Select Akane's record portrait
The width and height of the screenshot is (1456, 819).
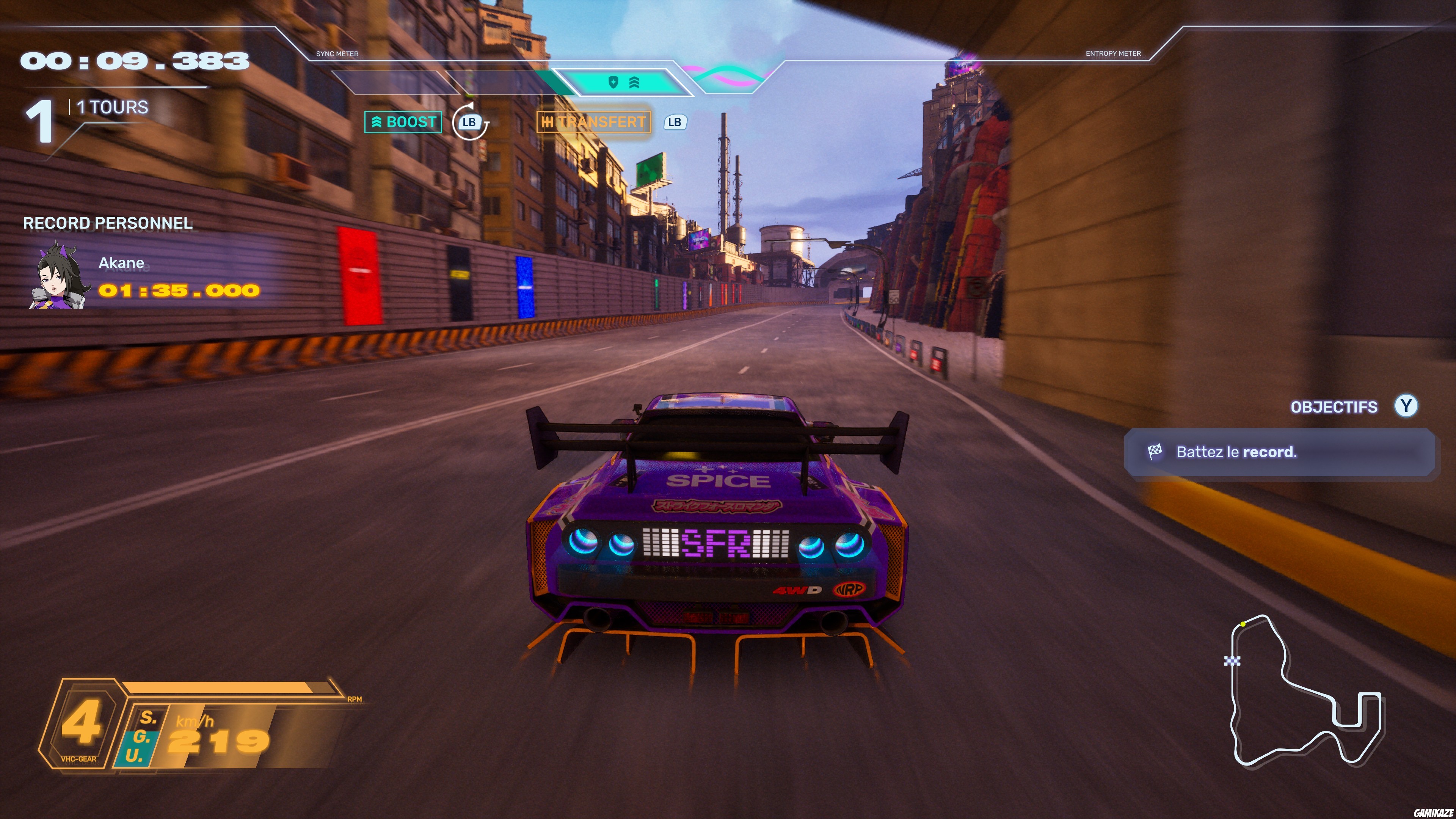pos(60,276)
